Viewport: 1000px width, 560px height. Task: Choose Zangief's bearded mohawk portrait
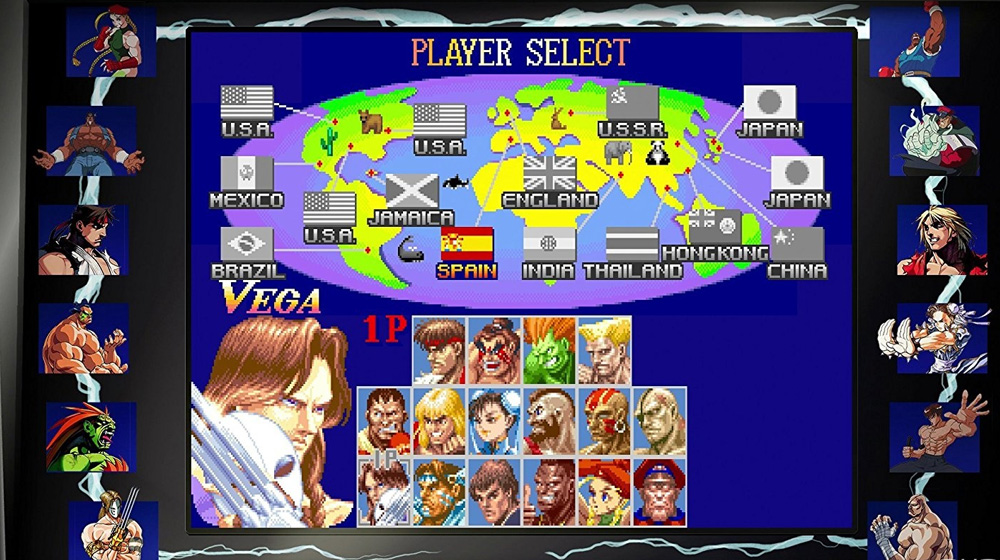tap(549, 421)
